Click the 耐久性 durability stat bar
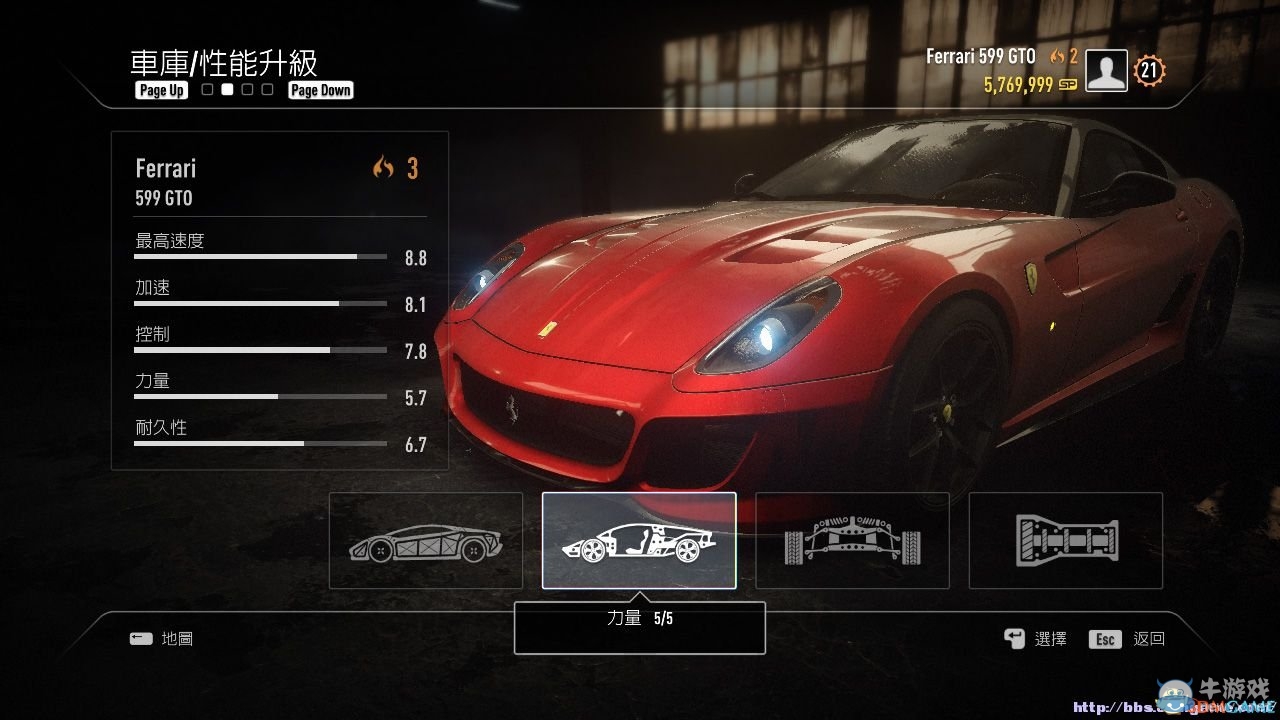 (259, 443)
